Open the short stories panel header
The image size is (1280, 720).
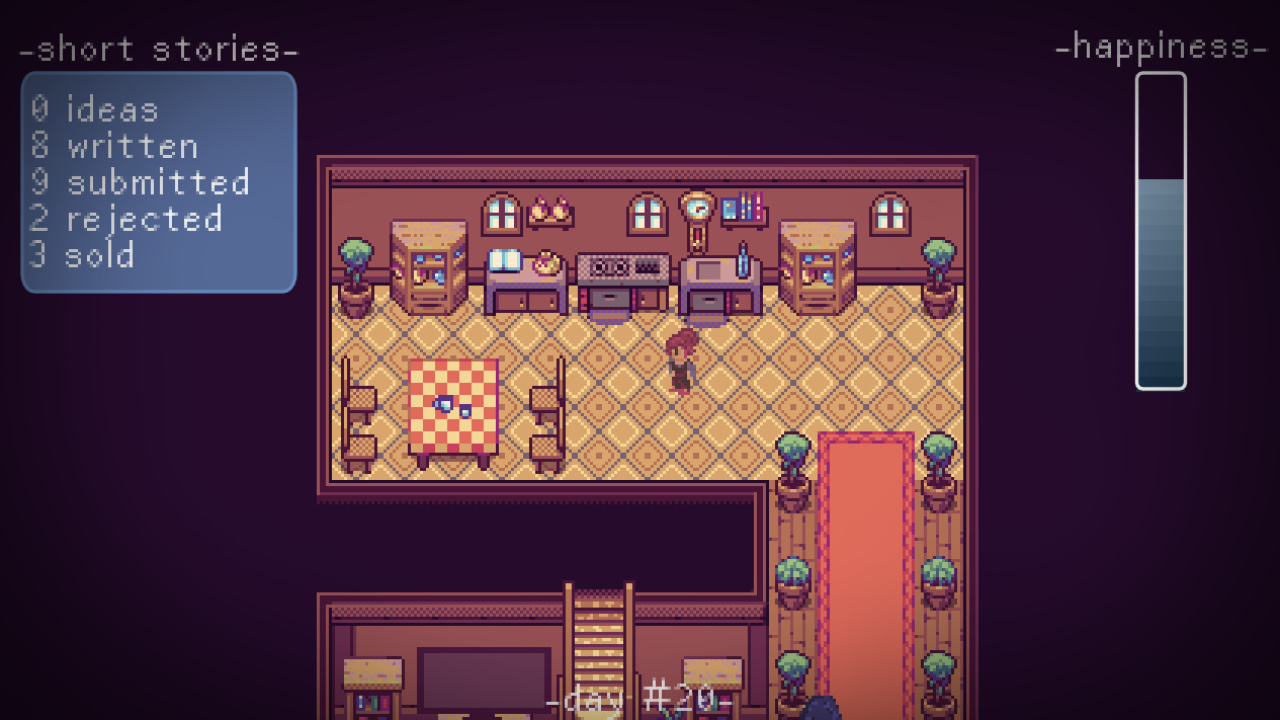[x=160, y=48]
